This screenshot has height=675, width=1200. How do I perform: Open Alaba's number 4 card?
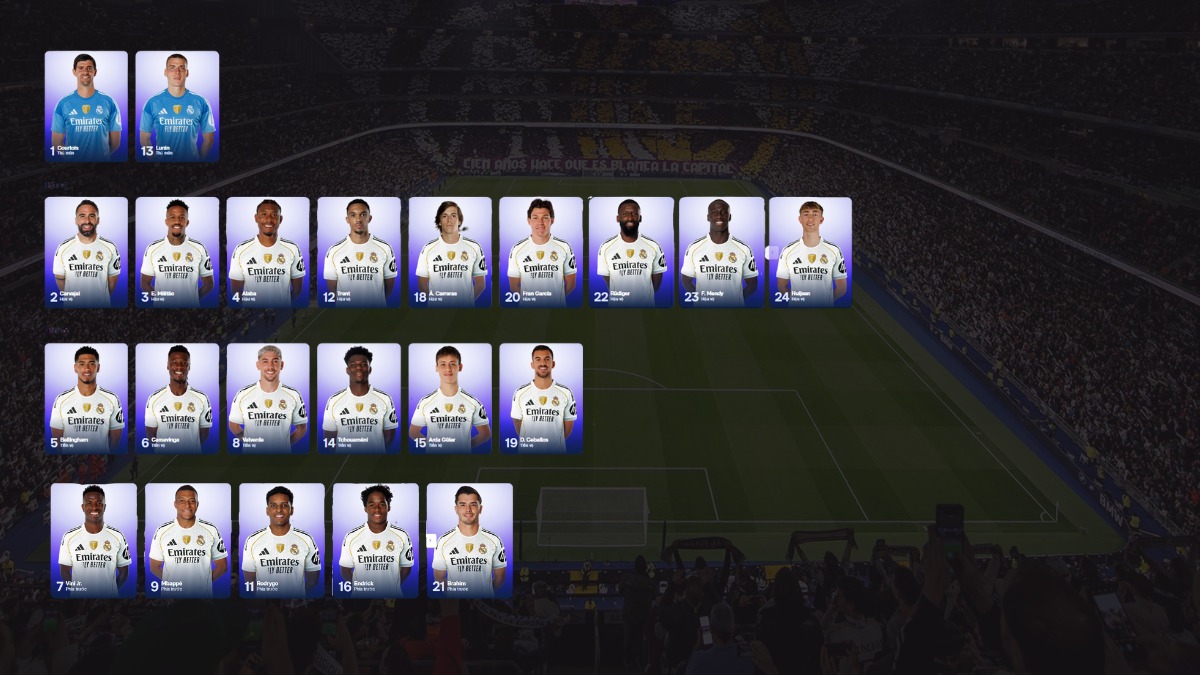click(268, 252)
